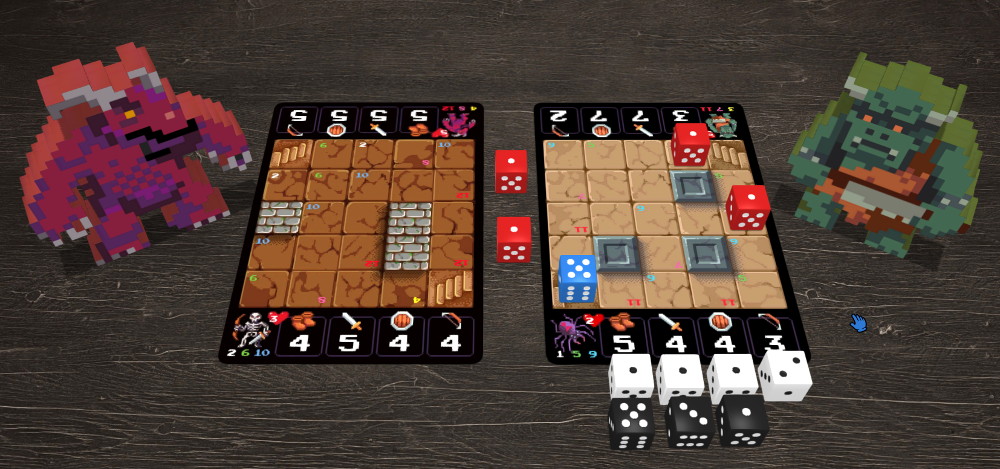The width and height of the screenshot is (1000, 469).
Task: Choose the red dragon's sword stat tile
Action: click(x=376, y=122)
